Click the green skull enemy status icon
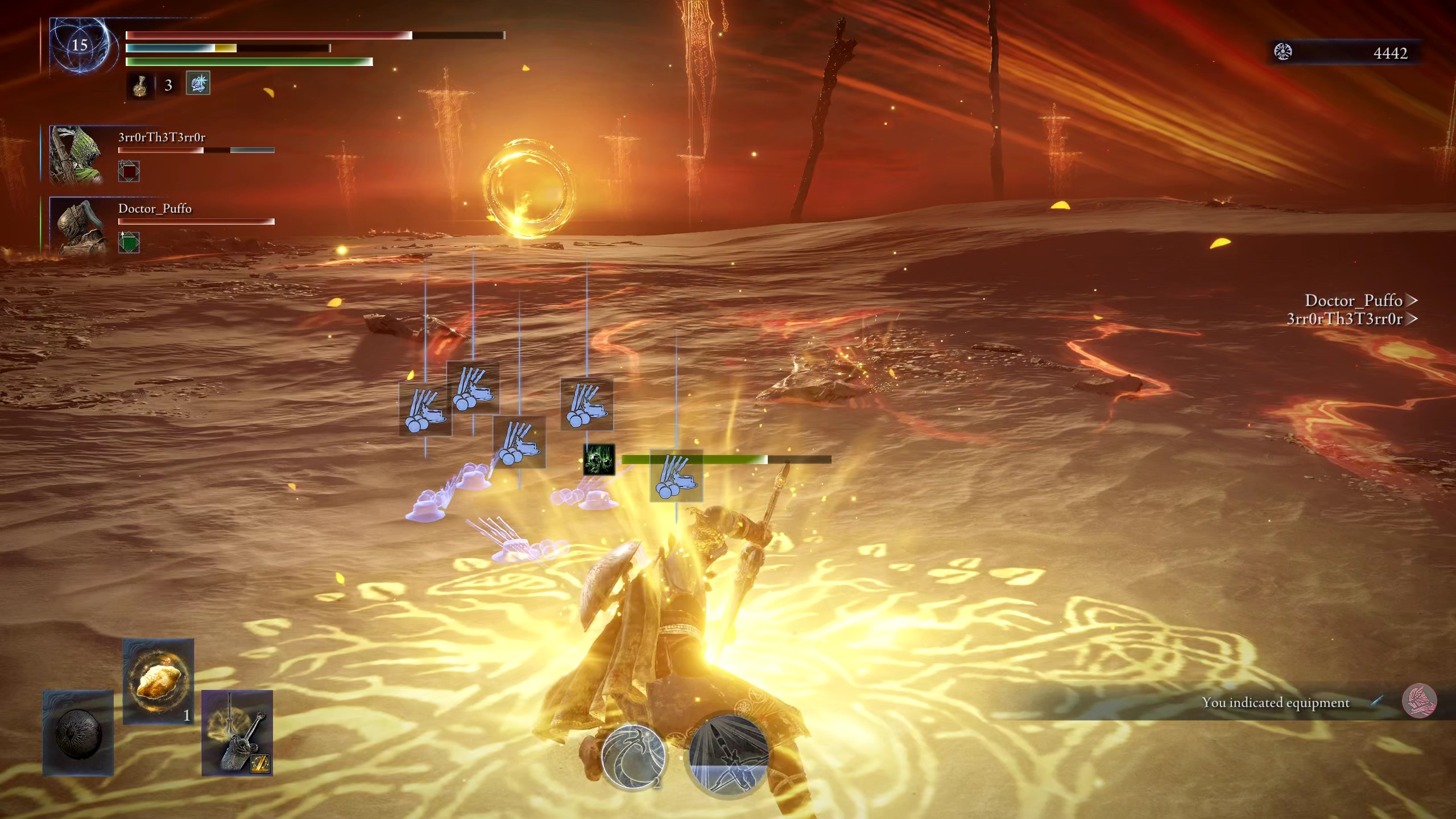This screenshot has height=819, width=1456. tap(599, 460)
